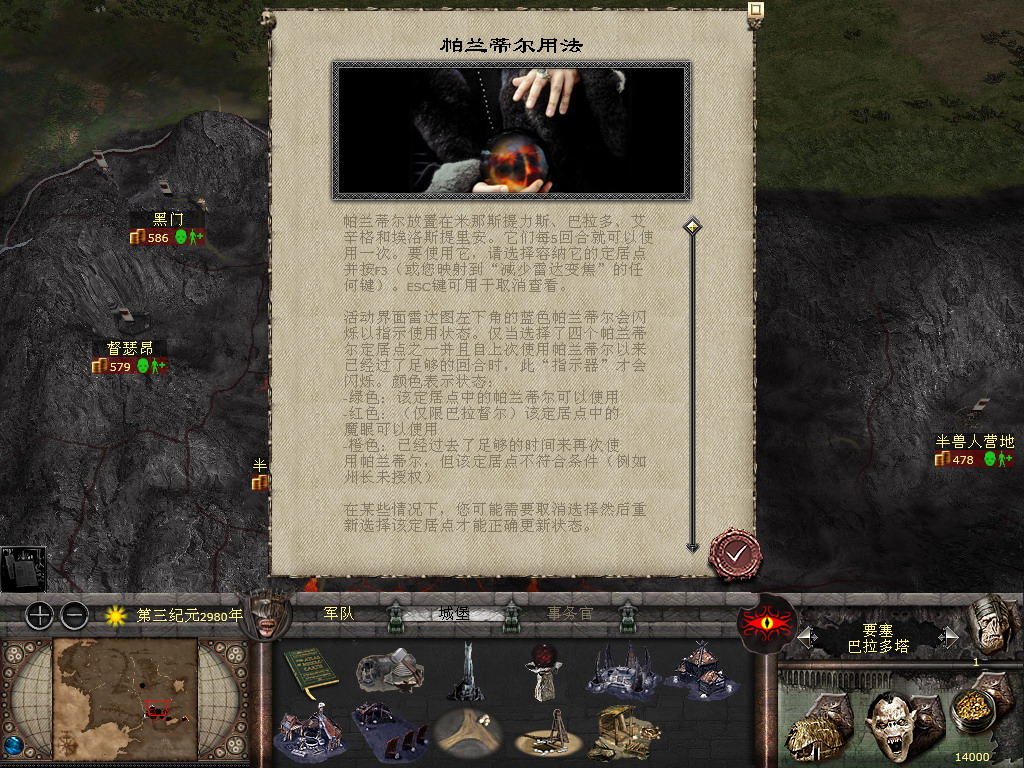Confirm the Palantir usage scroll with the checkmark

[736, 553]
